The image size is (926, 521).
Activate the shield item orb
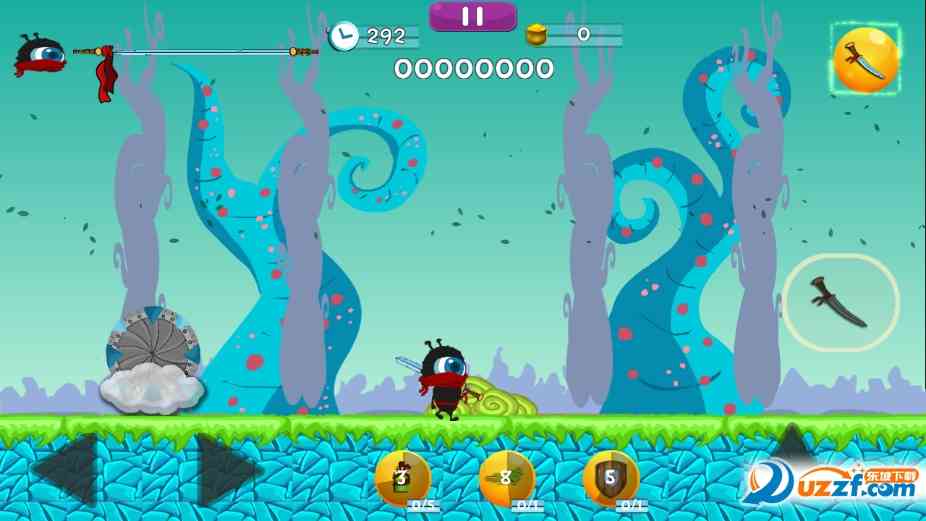tap(611, 478)
